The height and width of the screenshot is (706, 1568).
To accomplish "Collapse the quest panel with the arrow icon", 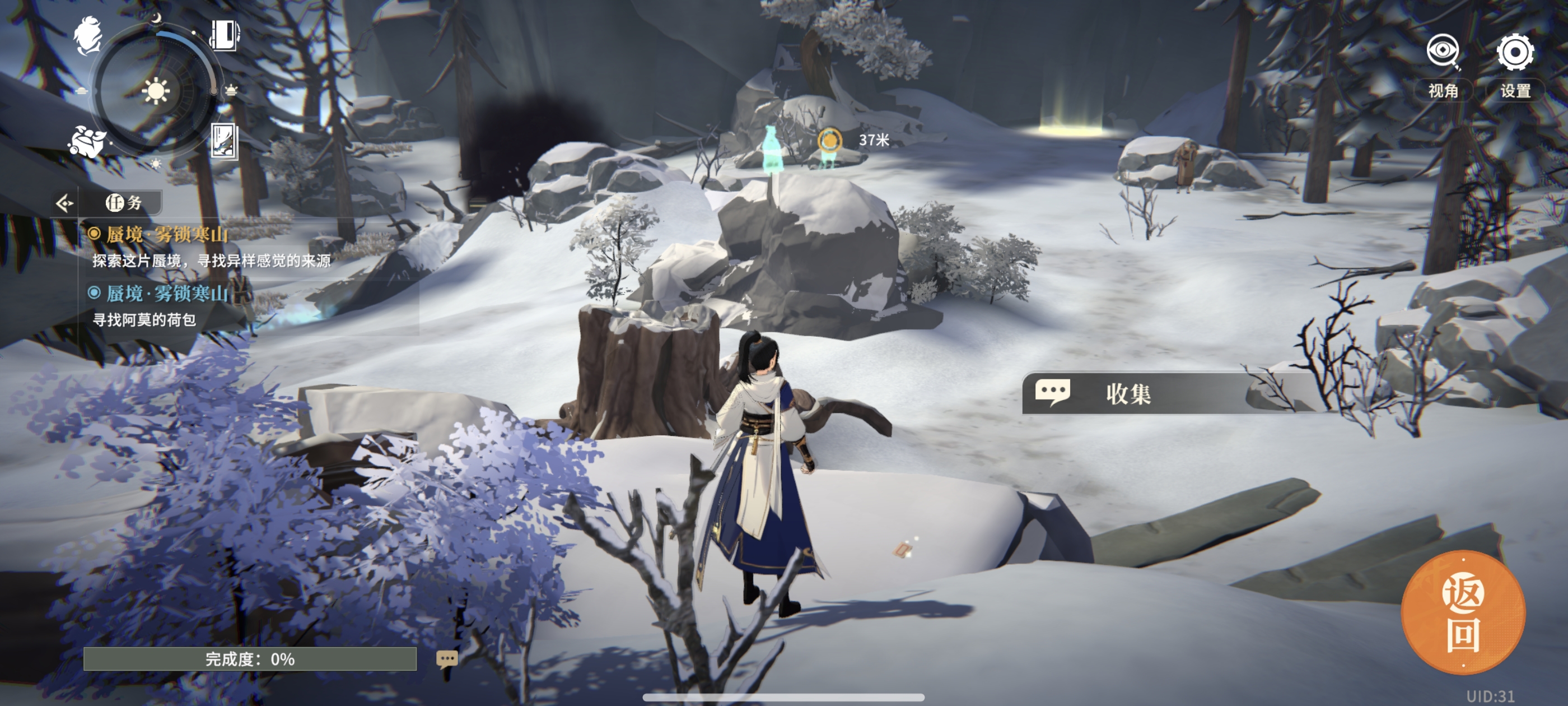I will tap(64, 203).
